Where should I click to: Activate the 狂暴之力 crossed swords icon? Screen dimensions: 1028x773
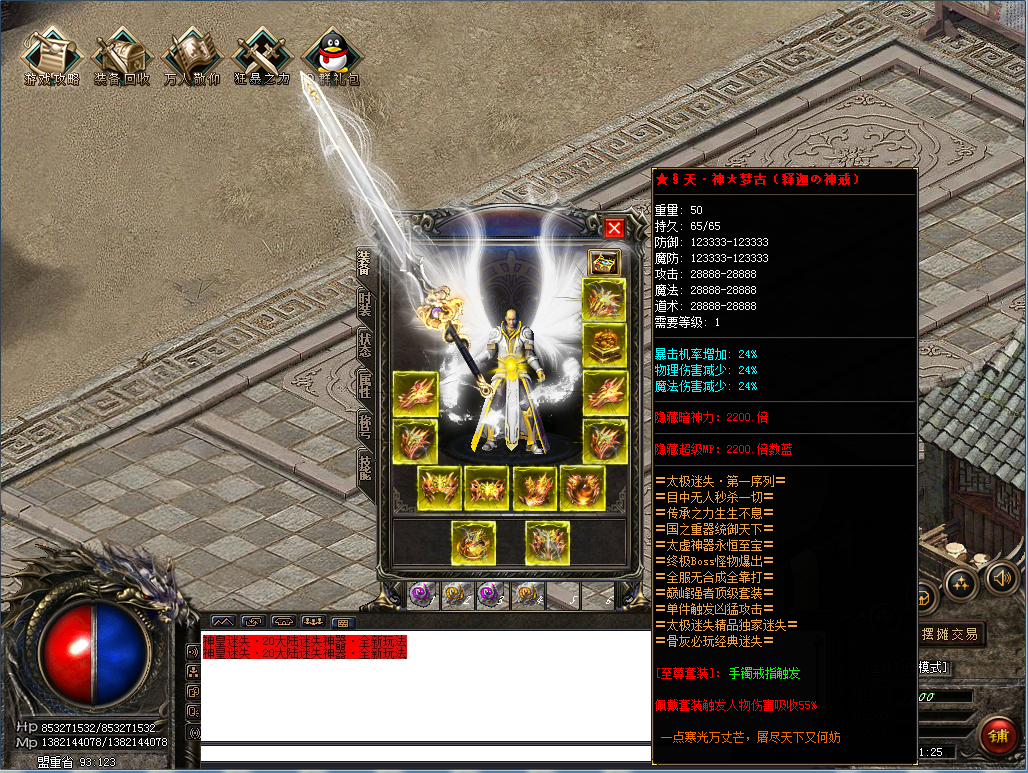coord(261,55)
